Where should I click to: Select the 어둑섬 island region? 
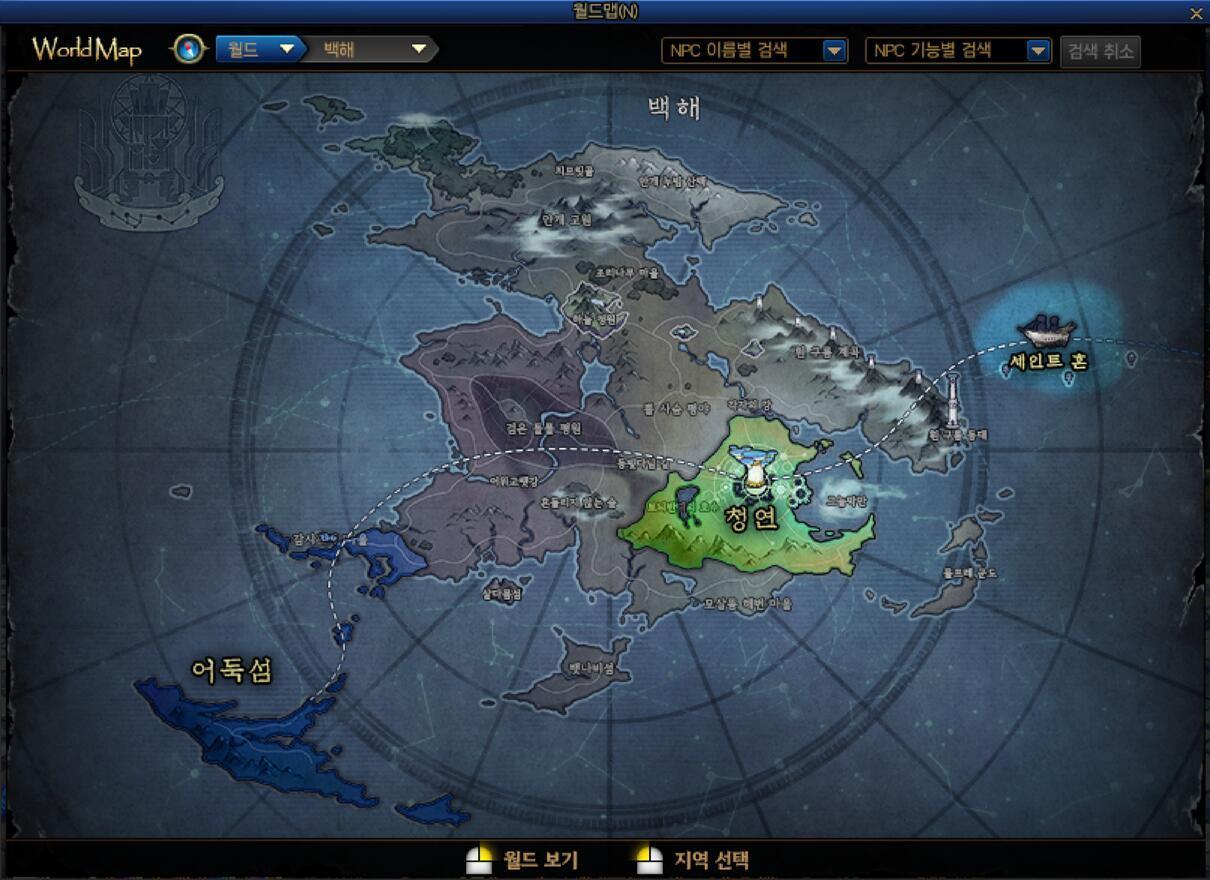pos(232,670)
